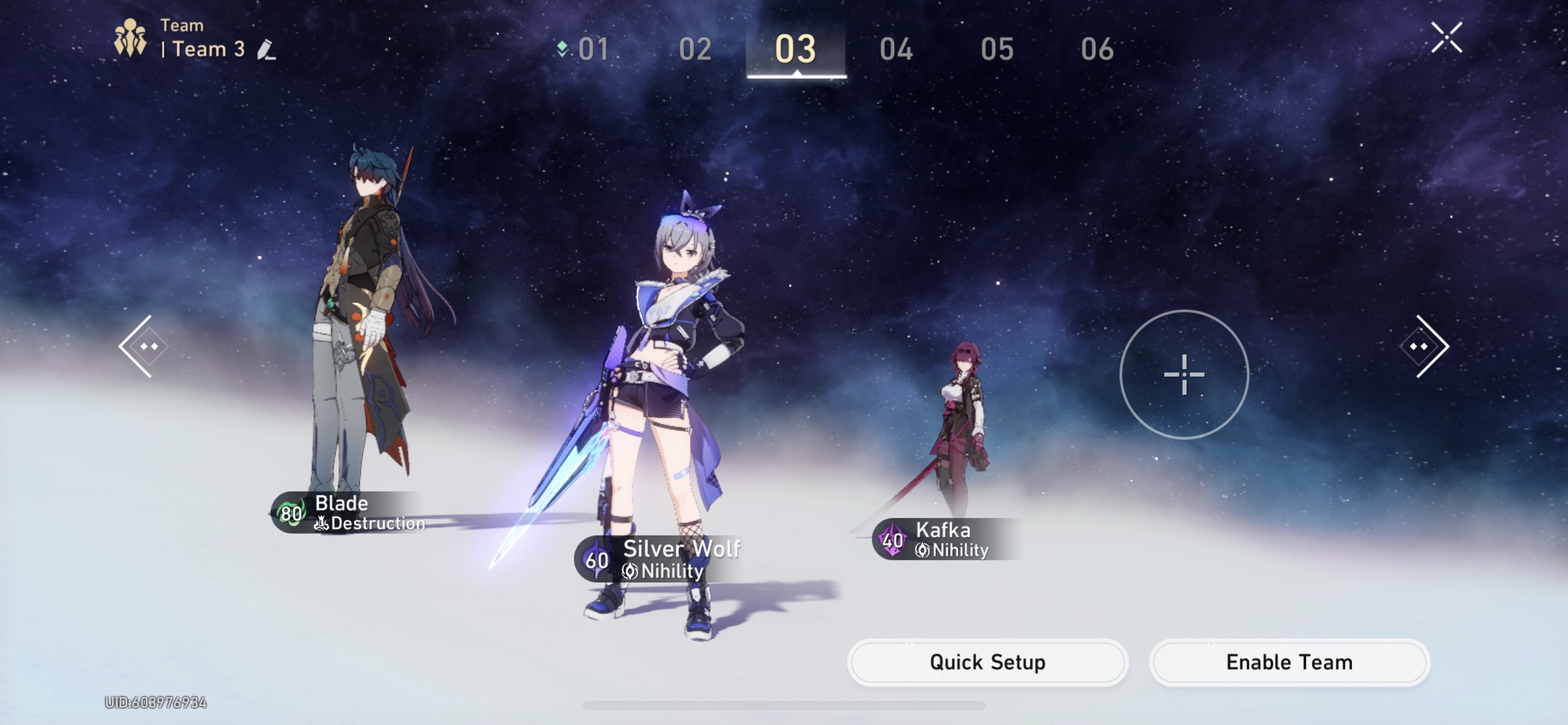
Task: Open team 04 from the top bar
Action: coord(896,49)
